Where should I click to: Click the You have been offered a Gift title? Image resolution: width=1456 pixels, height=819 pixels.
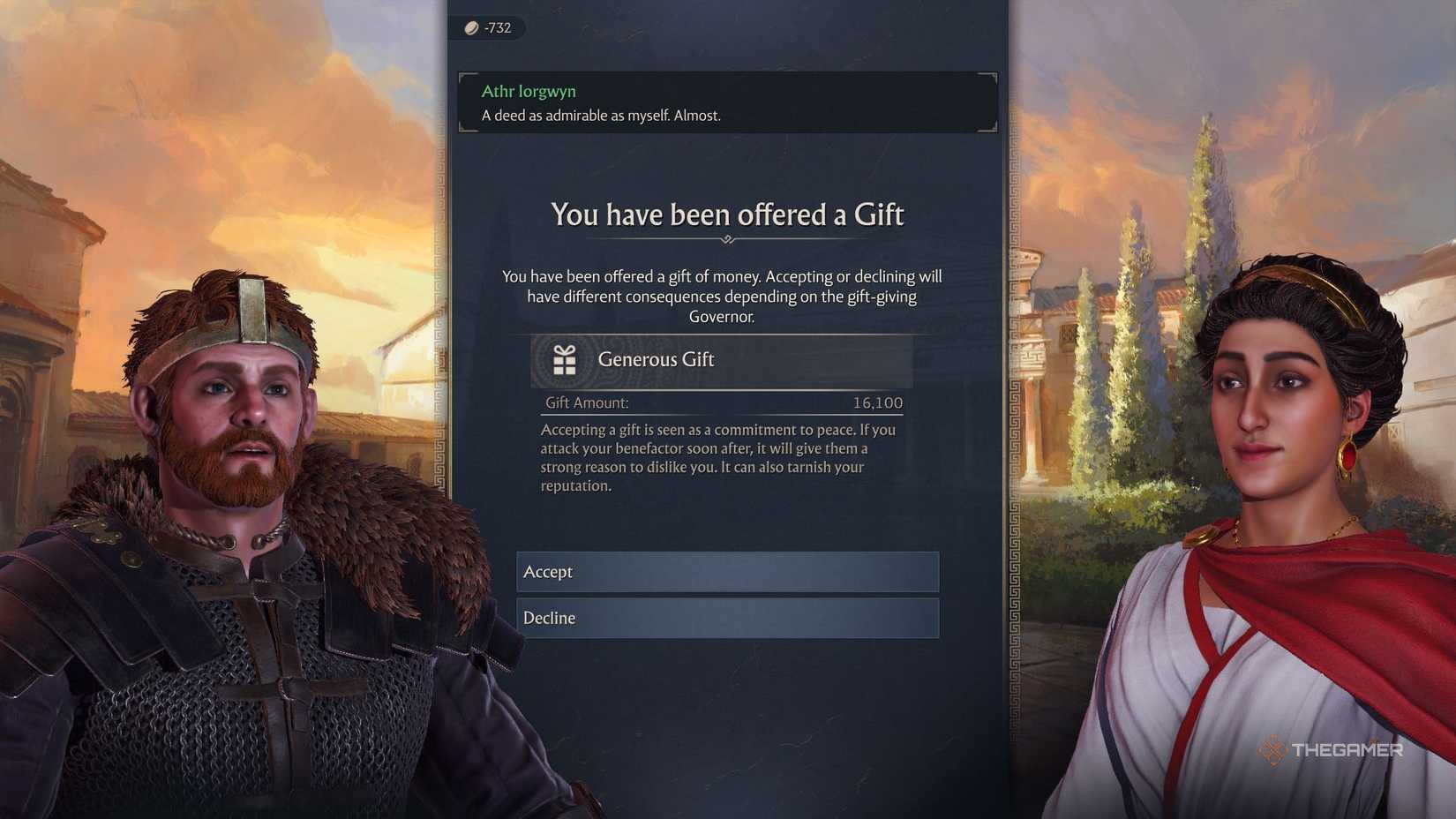click(727, 214)
